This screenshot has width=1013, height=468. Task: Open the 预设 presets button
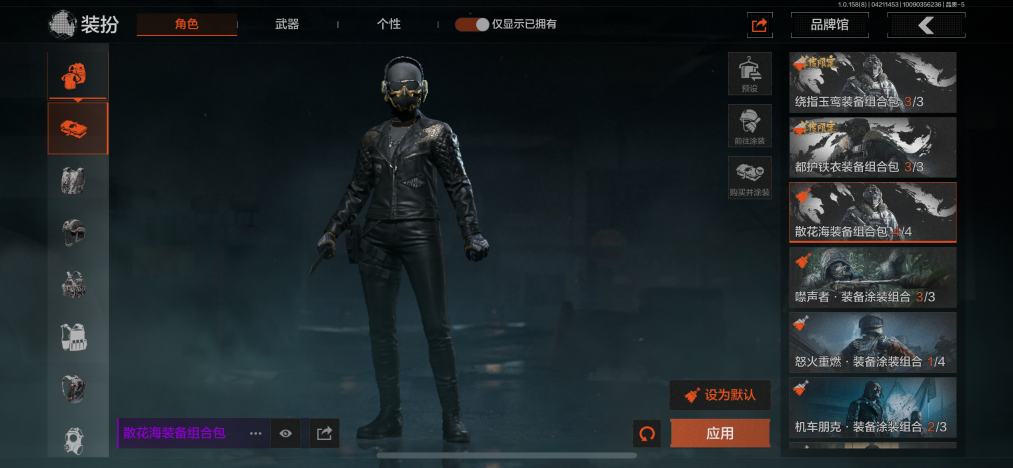pos(749,74)
